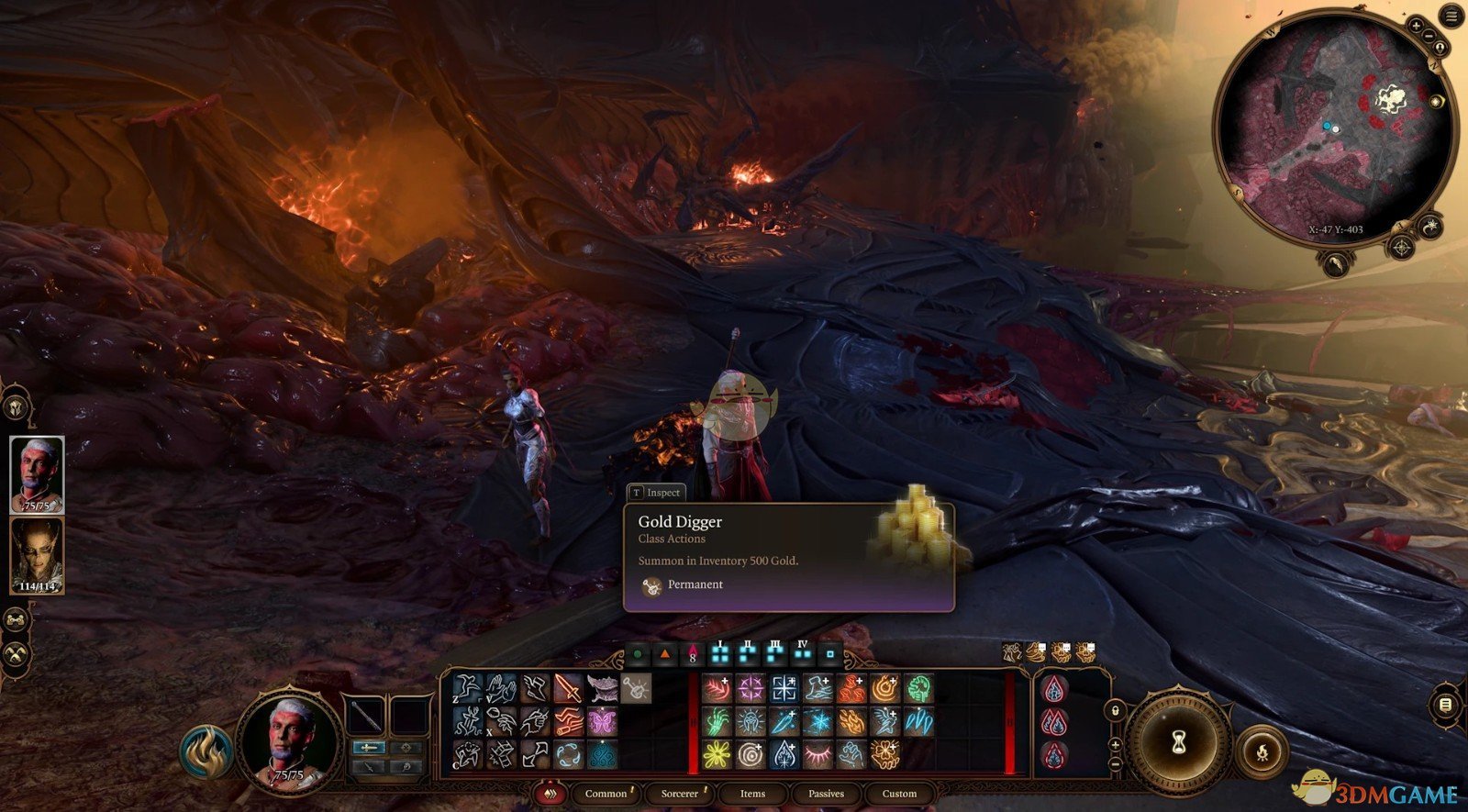Select the horned companion party portrait

tap(37, 555)
